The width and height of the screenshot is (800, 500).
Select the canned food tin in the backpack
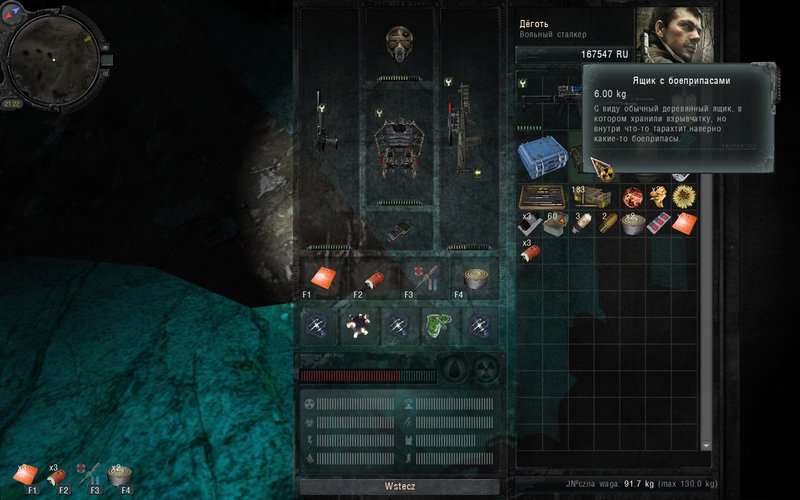(632, 223)
